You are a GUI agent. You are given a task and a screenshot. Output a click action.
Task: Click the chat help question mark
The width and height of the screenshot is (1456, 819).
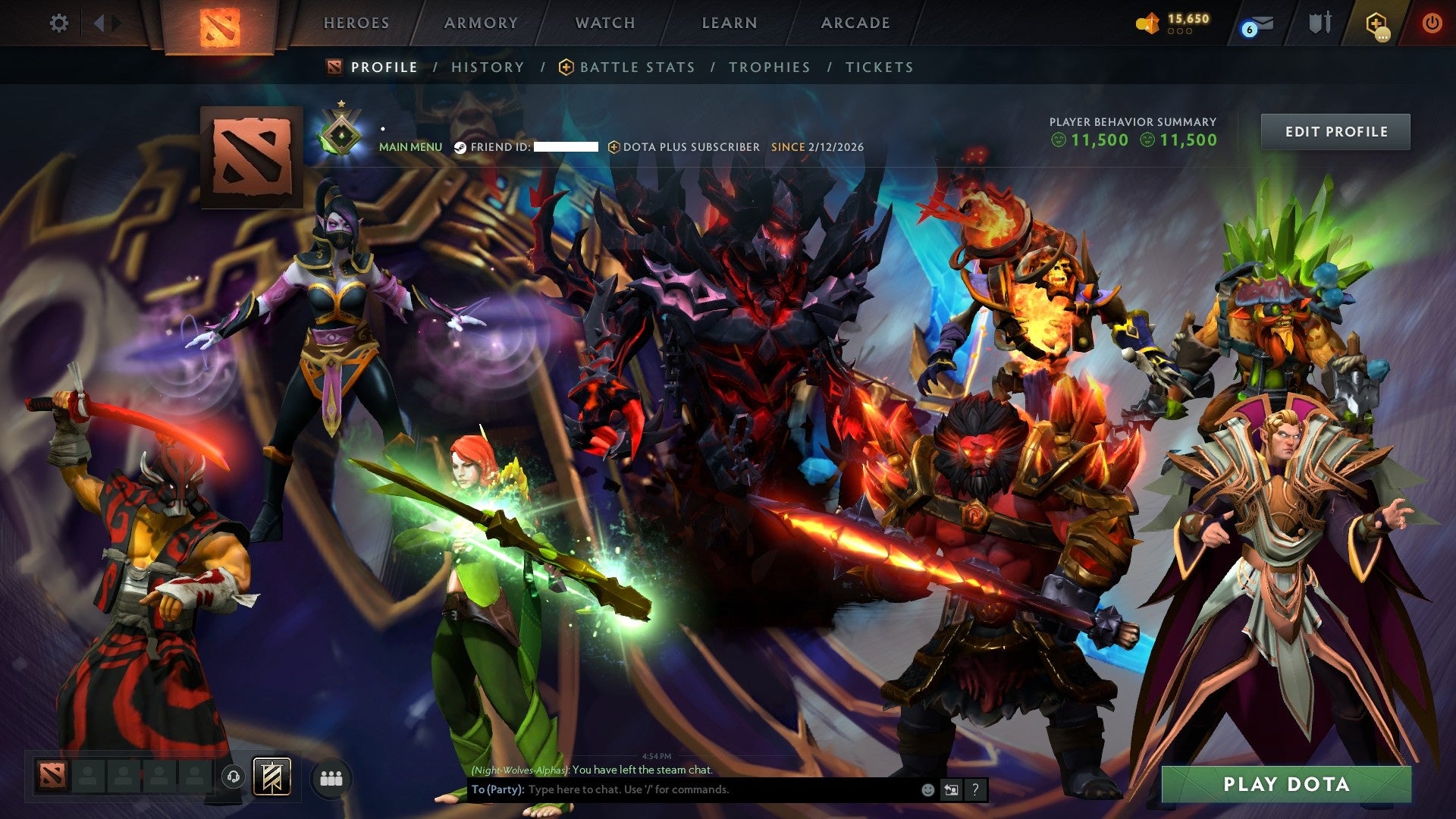point(974,789)
